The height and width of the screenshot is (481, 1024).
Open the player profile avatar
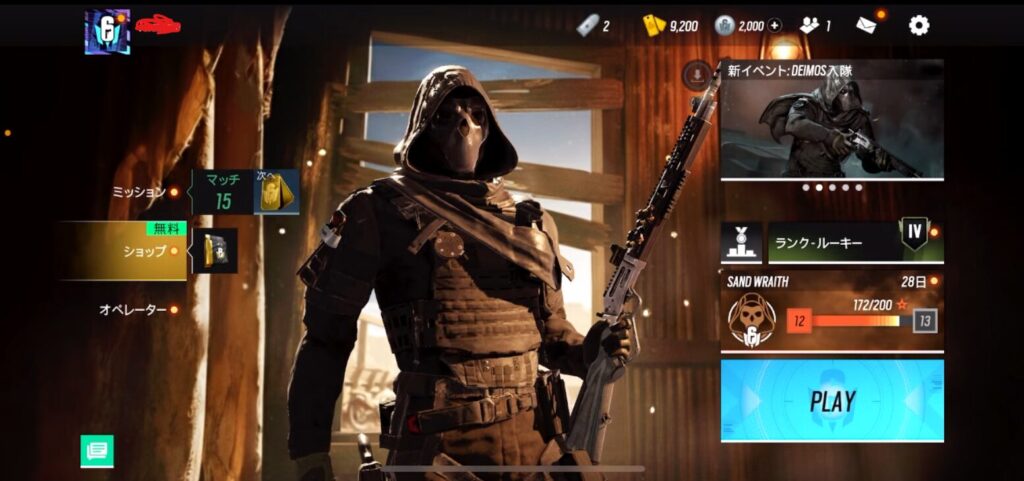pyautogui.click(x=107, y=31)
